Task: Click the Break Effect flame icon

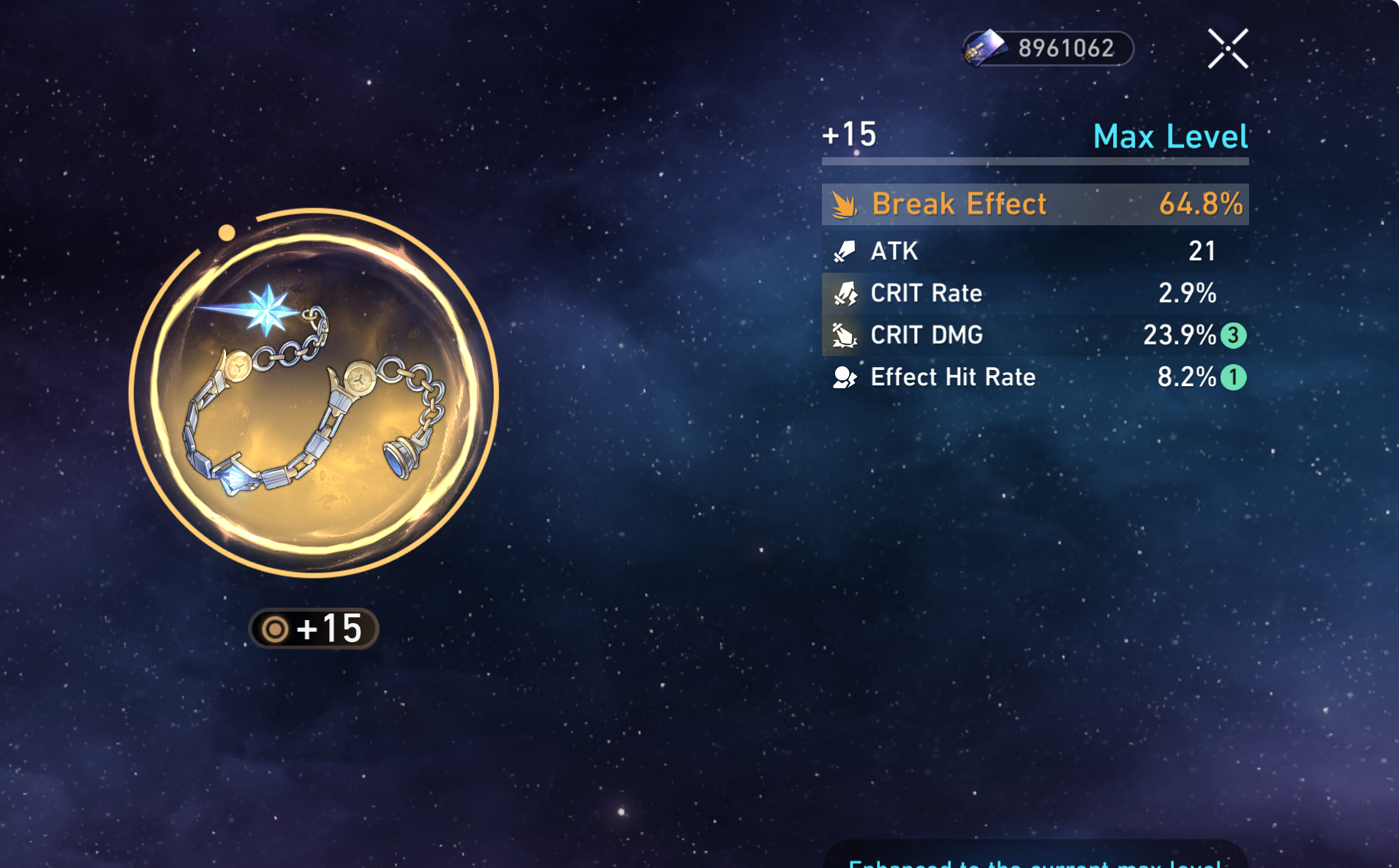Action: (846, 205)
